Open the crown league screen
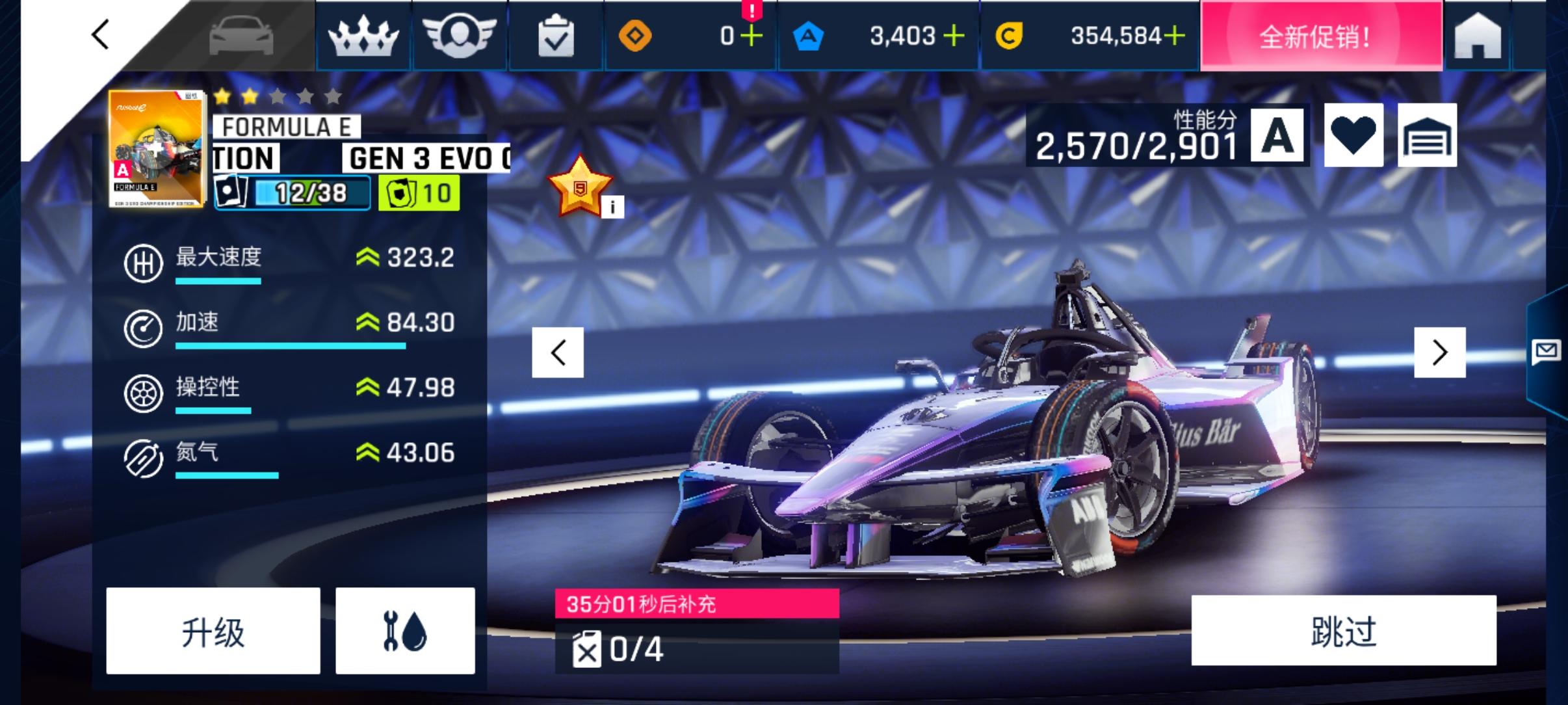This screenshot has height=705, width=1568. coord(363,35)
